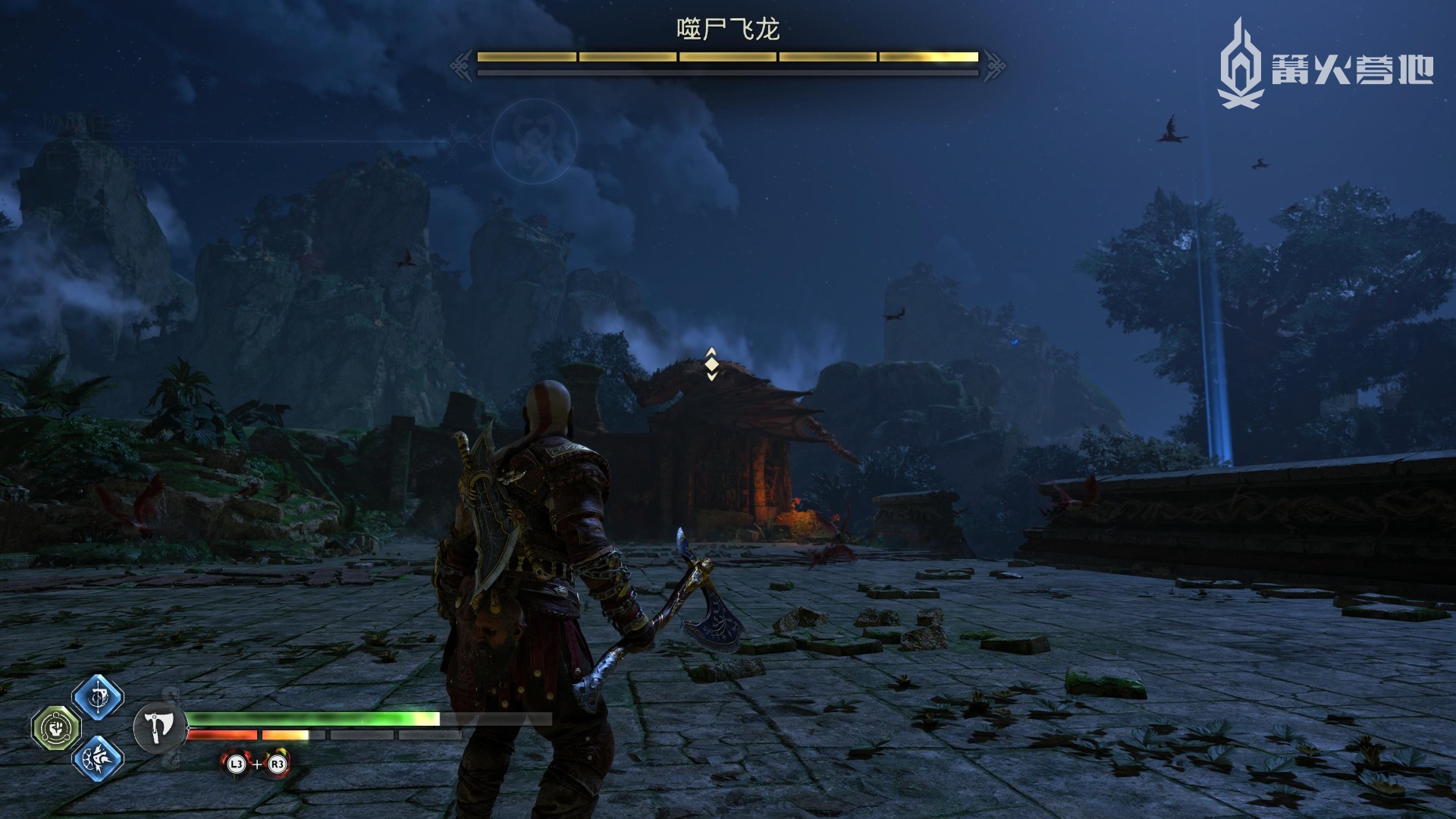Click the lock-on diamond marker above the dragon
Viewport: 1456px width, 819px height.
711,365
